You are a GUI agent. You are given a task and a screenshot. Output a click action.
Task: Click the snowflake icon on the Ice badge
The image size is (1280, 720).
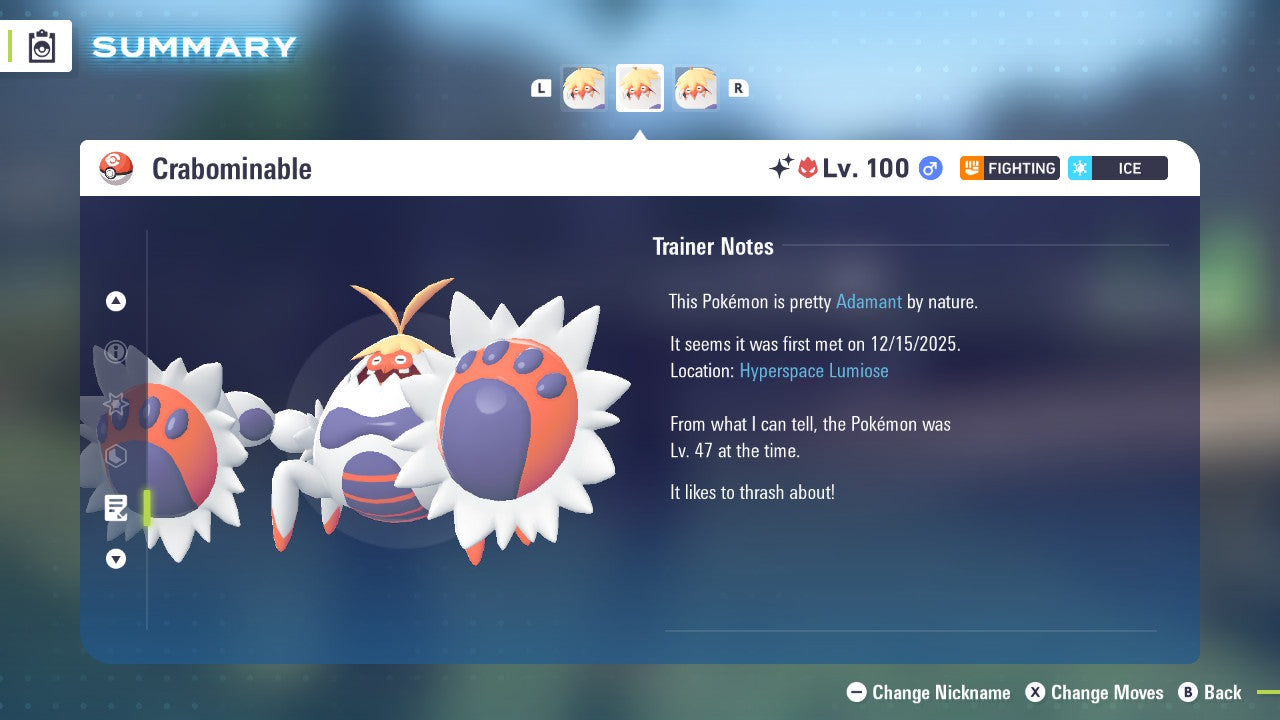(1080, 168)
